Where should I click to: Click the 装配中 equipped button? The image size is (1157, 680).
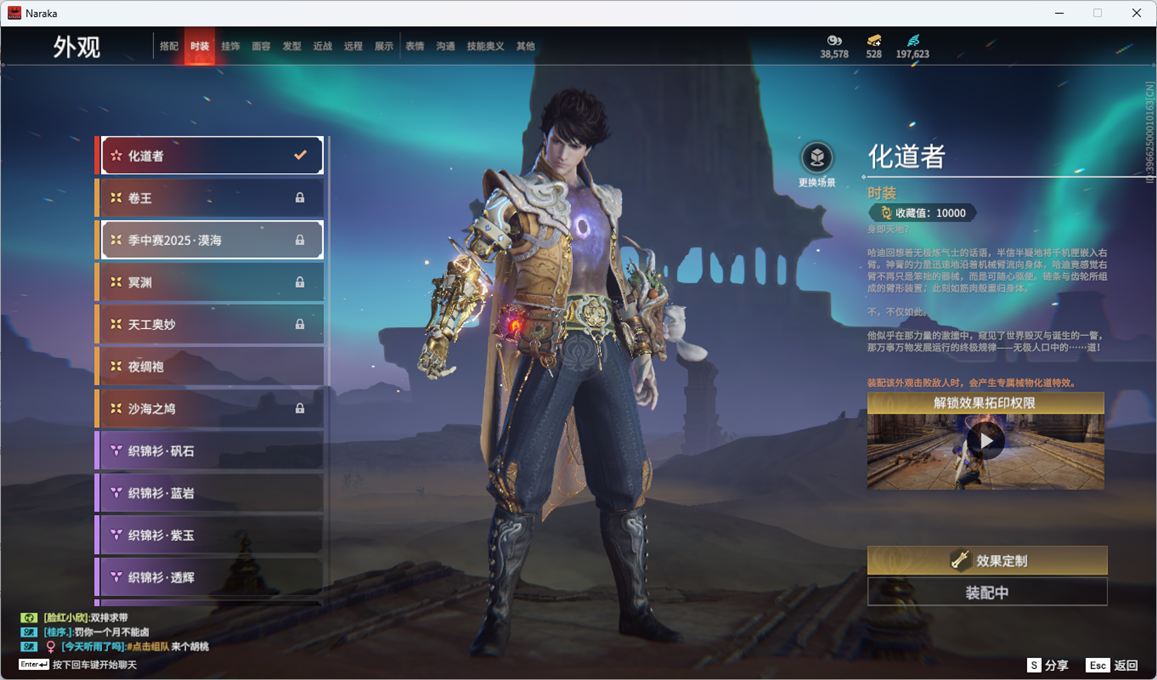[987, 592]
